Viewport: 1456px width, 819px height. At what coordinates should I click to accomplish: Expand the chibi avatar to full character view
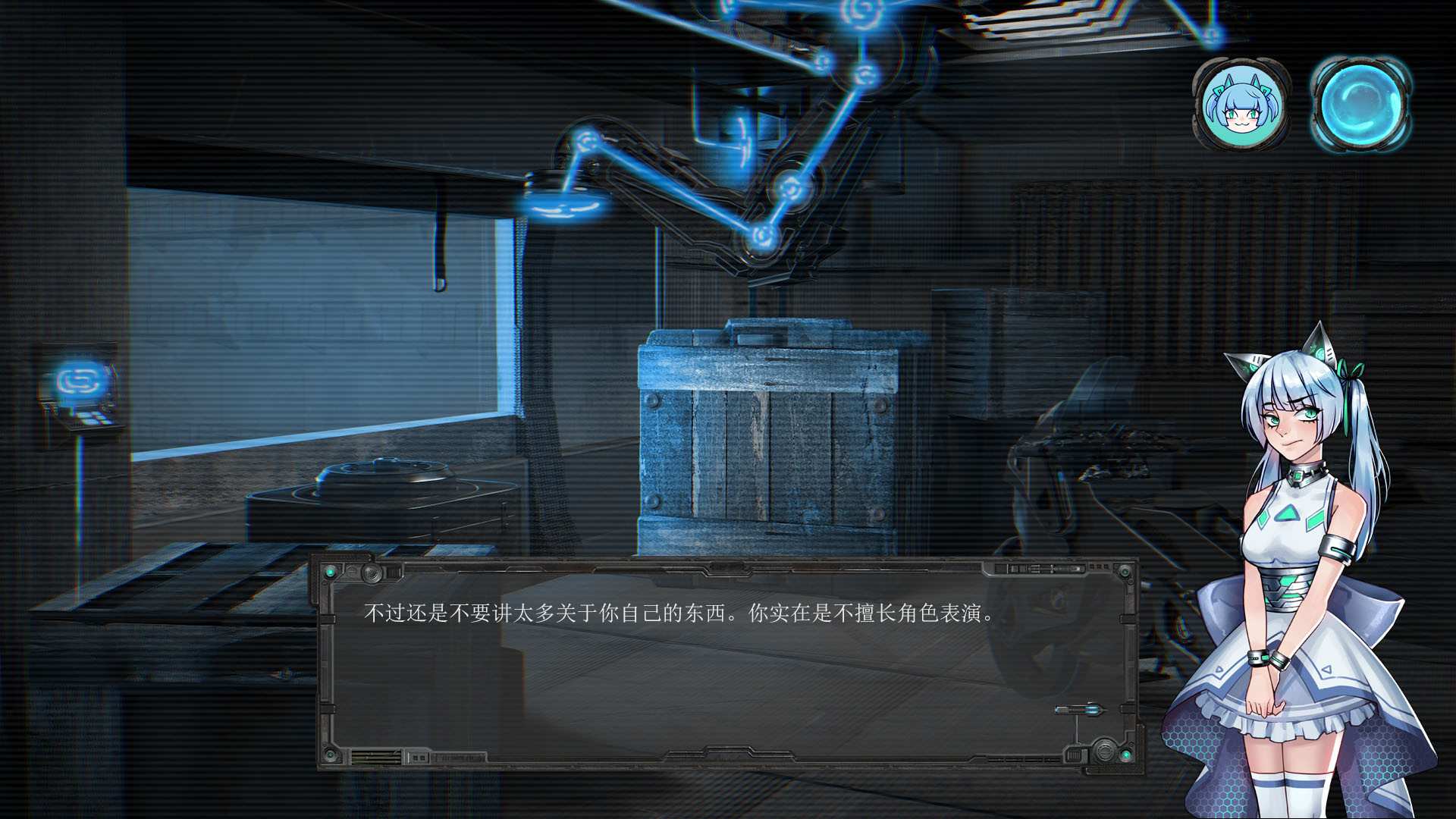[1238, 102]
